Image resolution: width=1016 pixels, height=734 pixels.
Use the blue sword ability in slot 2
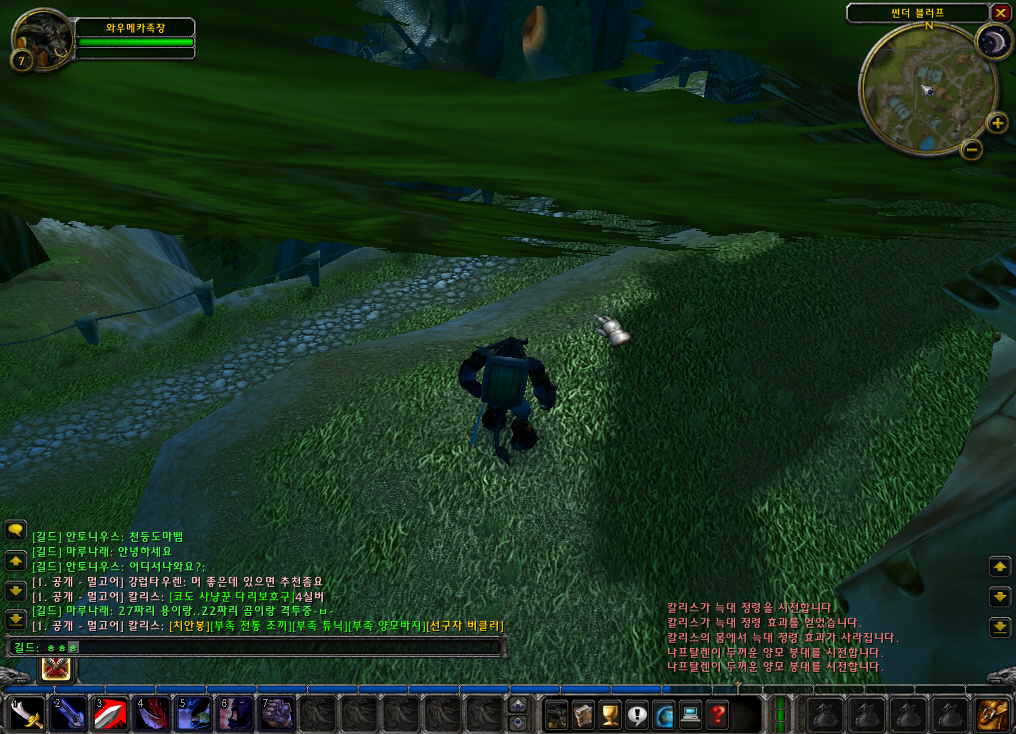click(x=68, y=714)
